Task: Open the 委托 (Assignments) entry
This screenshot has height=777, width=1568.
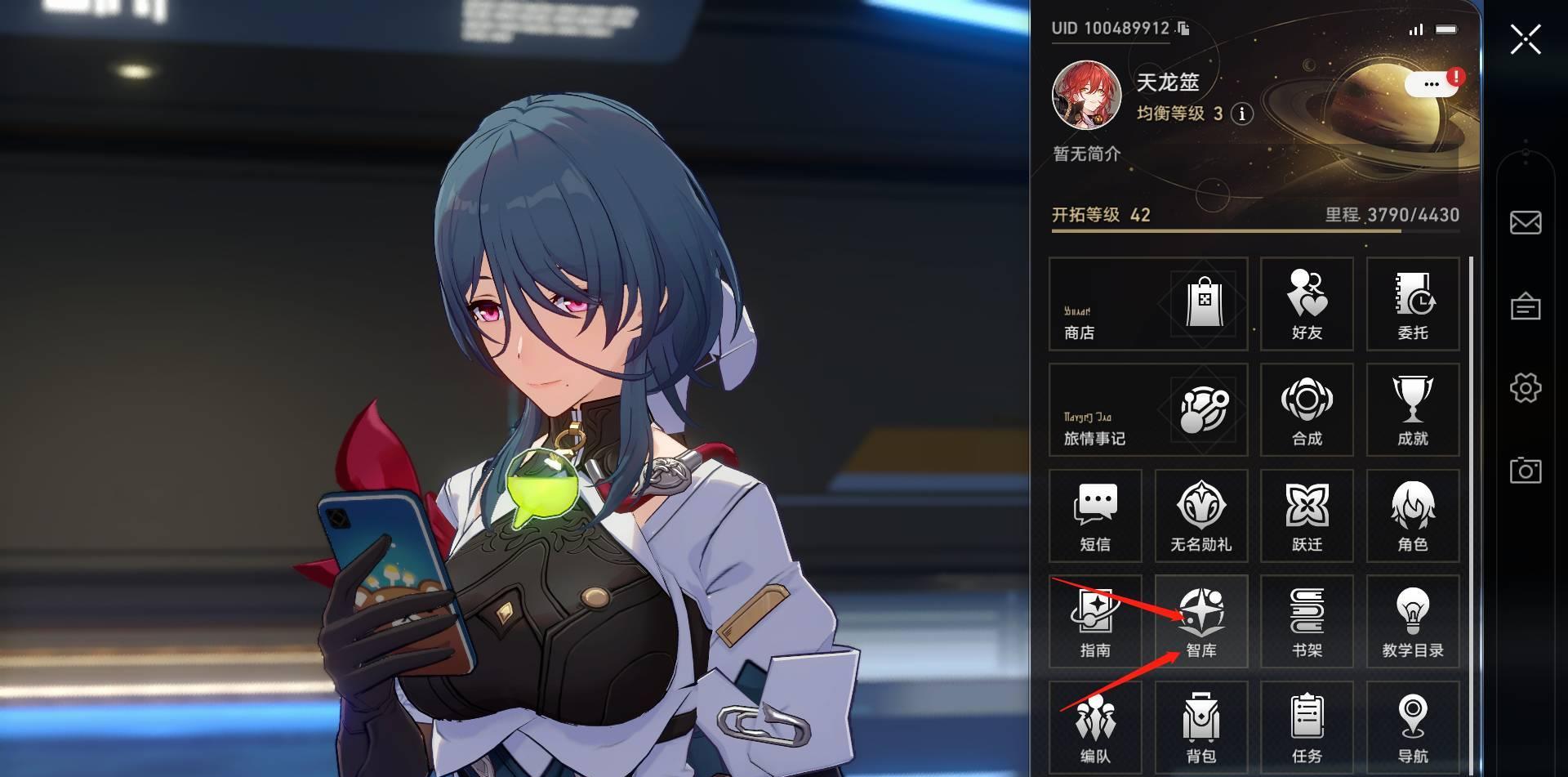Action: tap(1413, 304)
